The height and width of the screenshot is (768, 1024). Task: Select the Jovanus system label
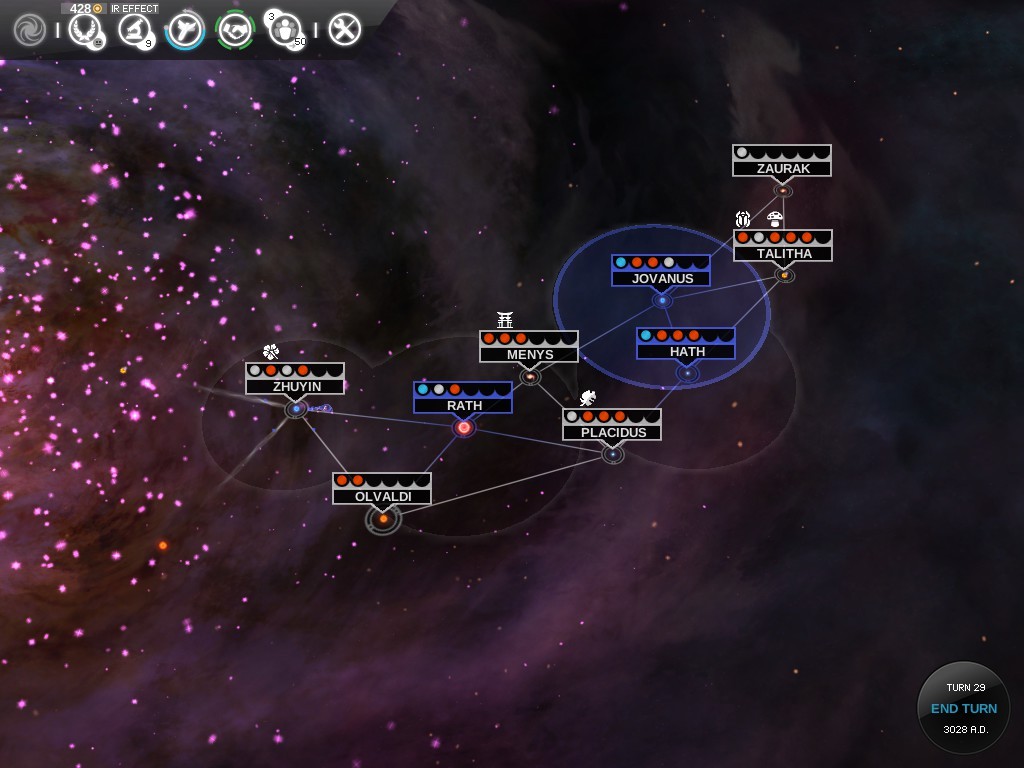point(662,278)
